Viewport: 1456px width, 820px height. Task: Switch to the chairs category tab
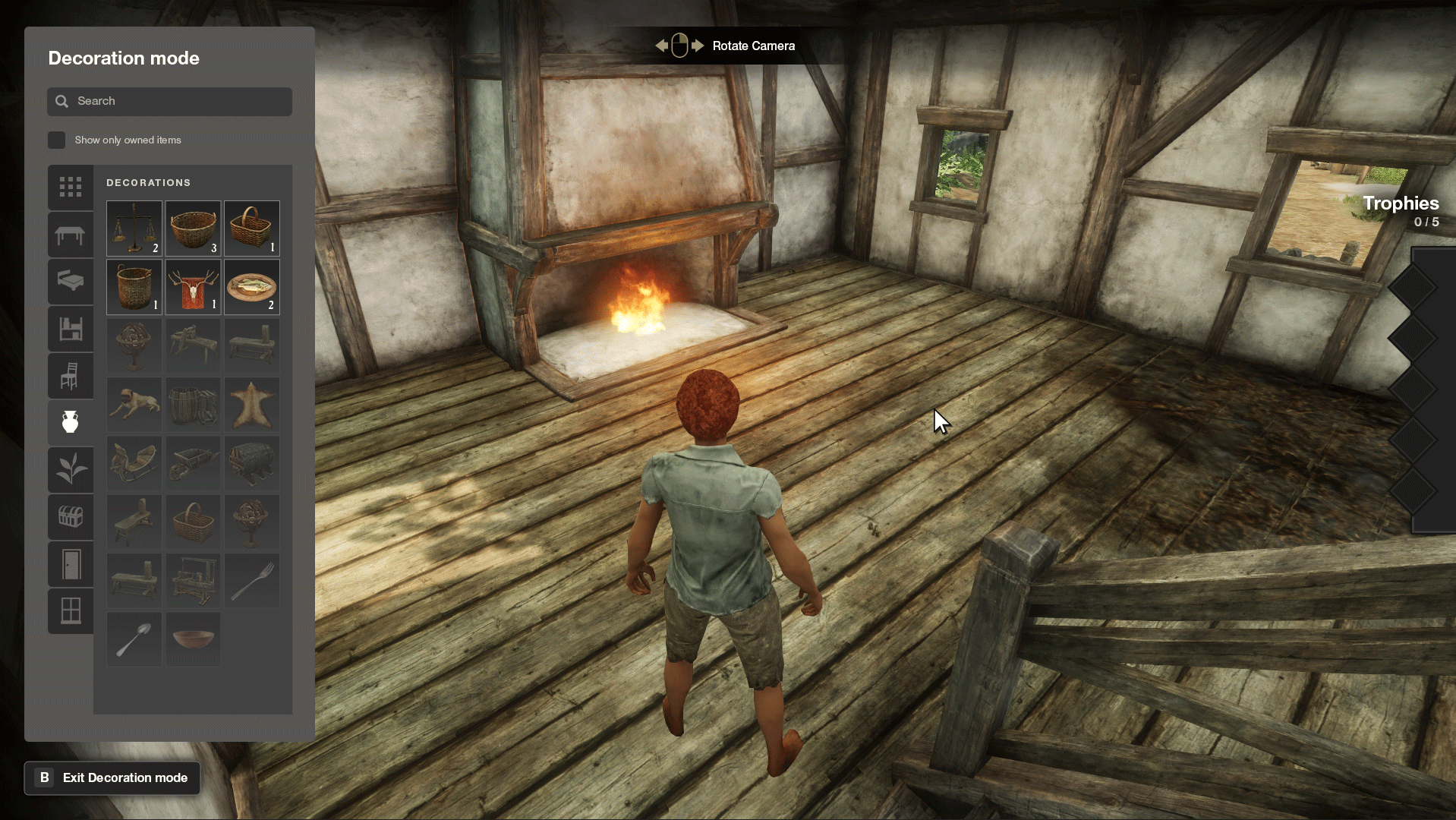pos(71,375)
